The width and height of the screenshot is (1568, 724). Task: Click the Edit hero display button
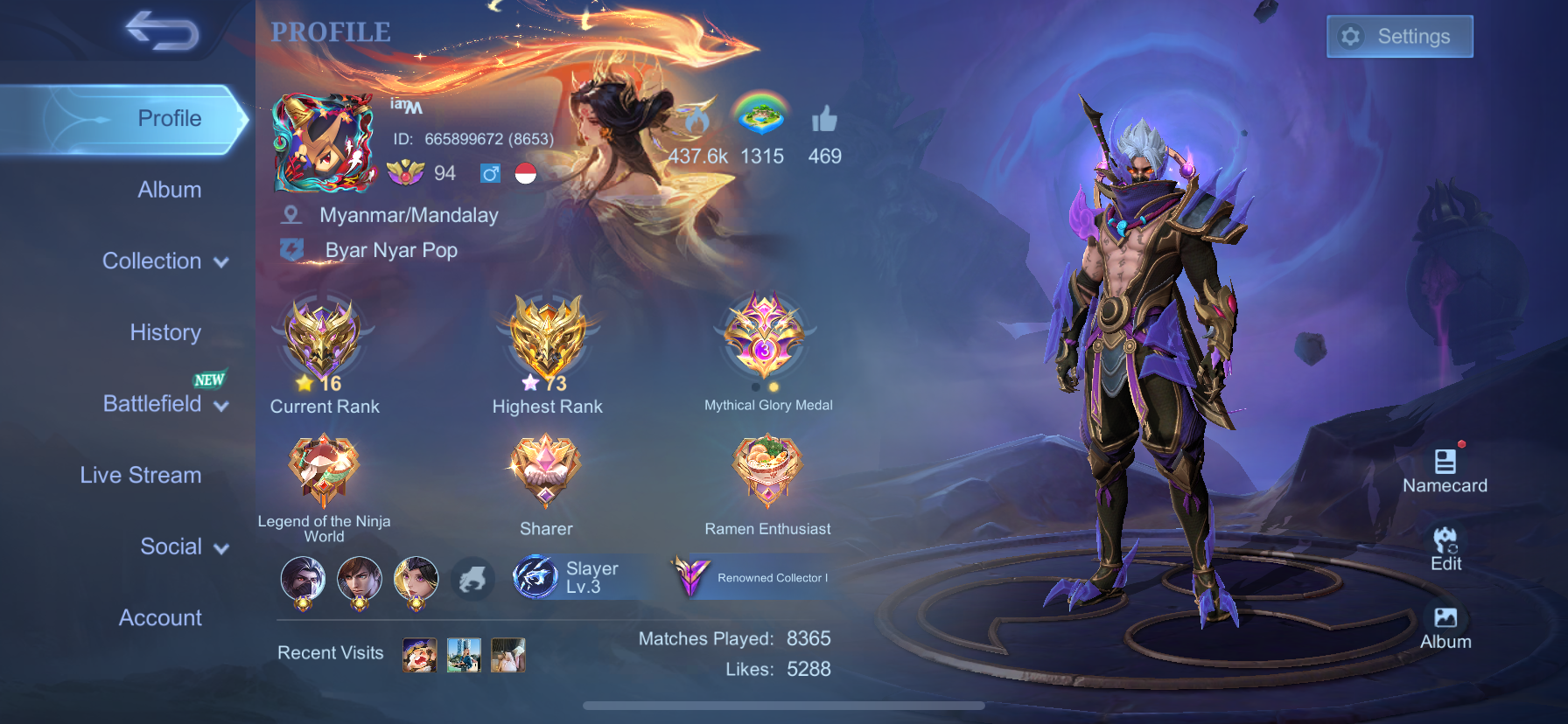[x=1445, y=548]
